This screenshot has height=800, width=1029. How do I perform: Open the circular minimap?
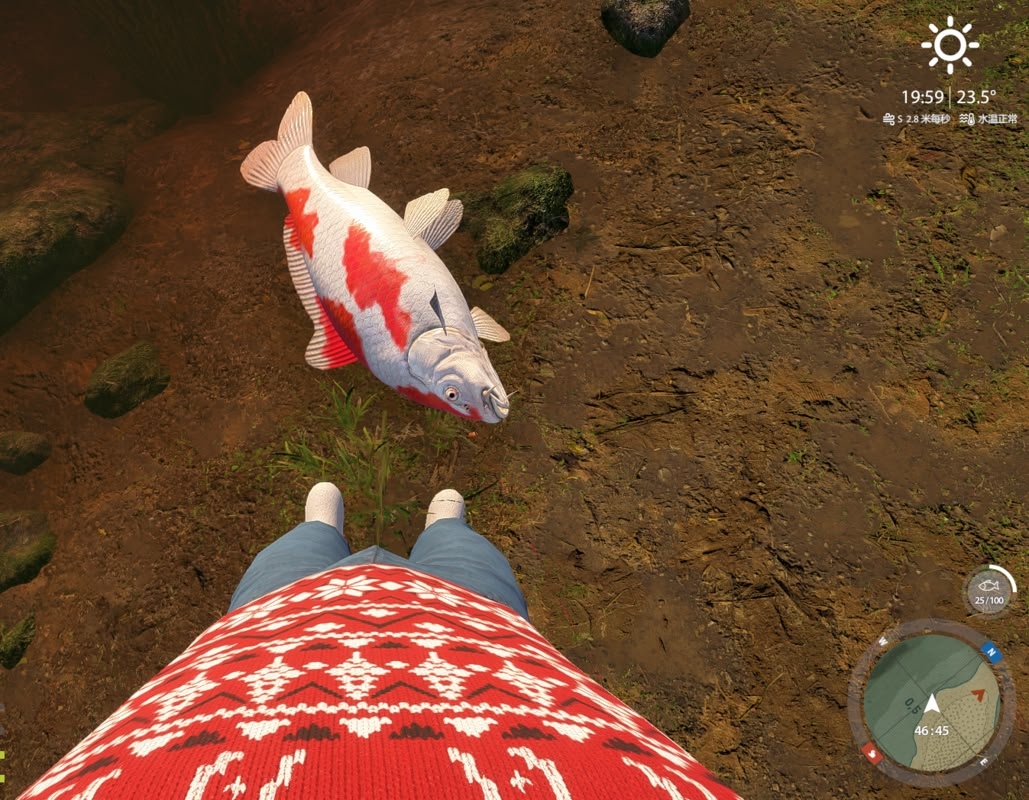931,702
